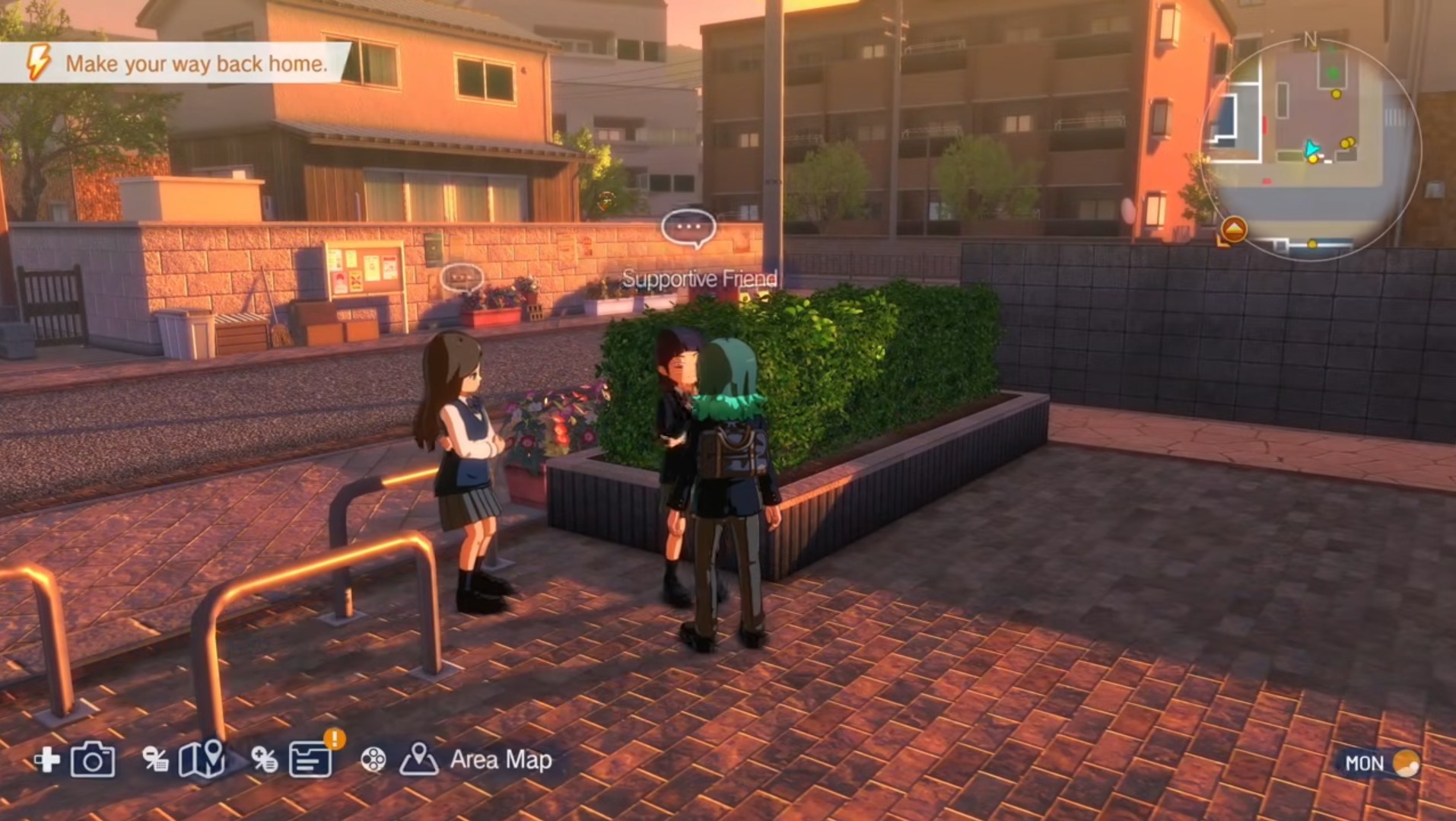Open the folded map with pin icon
Image resolution: width=1456 pixels, height=821 pixels.
click(202, 759)
